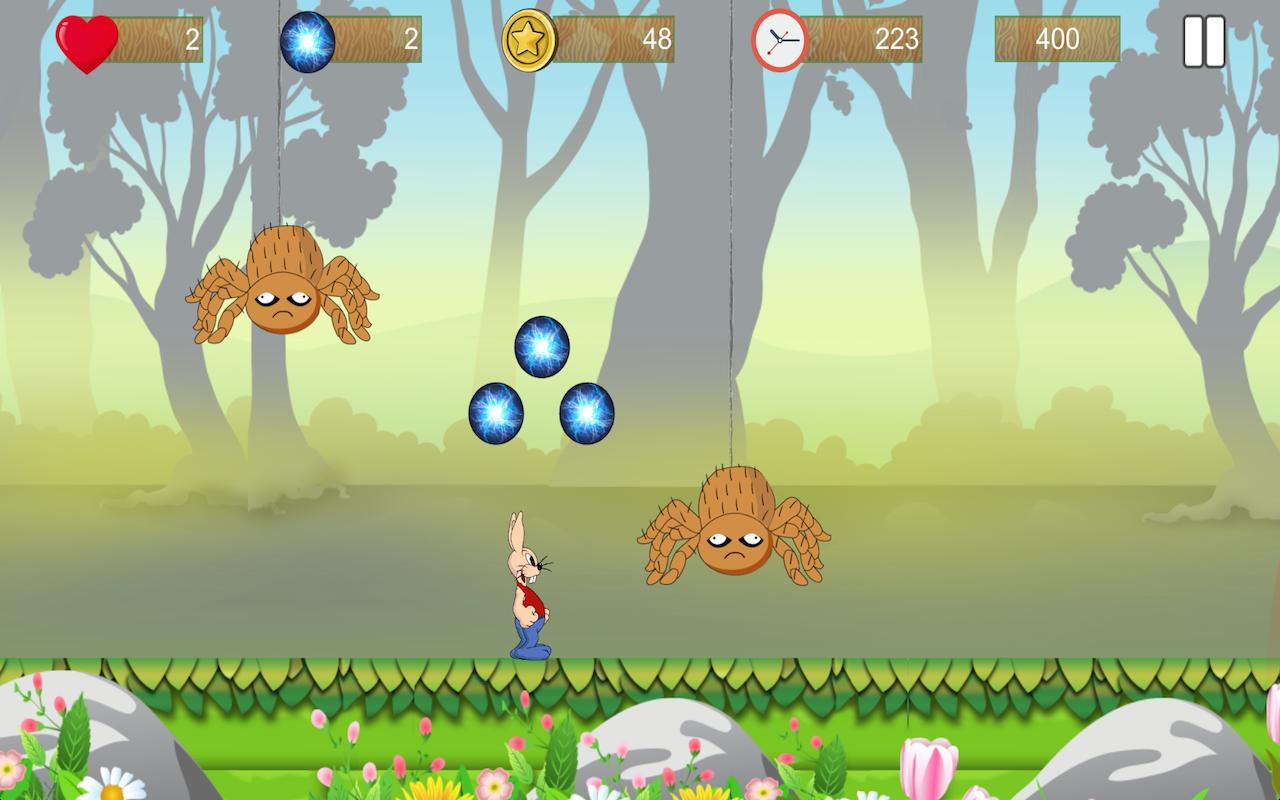1280x800 pixels.
Task: Click the timer value showing 223
Action: click(900, 40)
